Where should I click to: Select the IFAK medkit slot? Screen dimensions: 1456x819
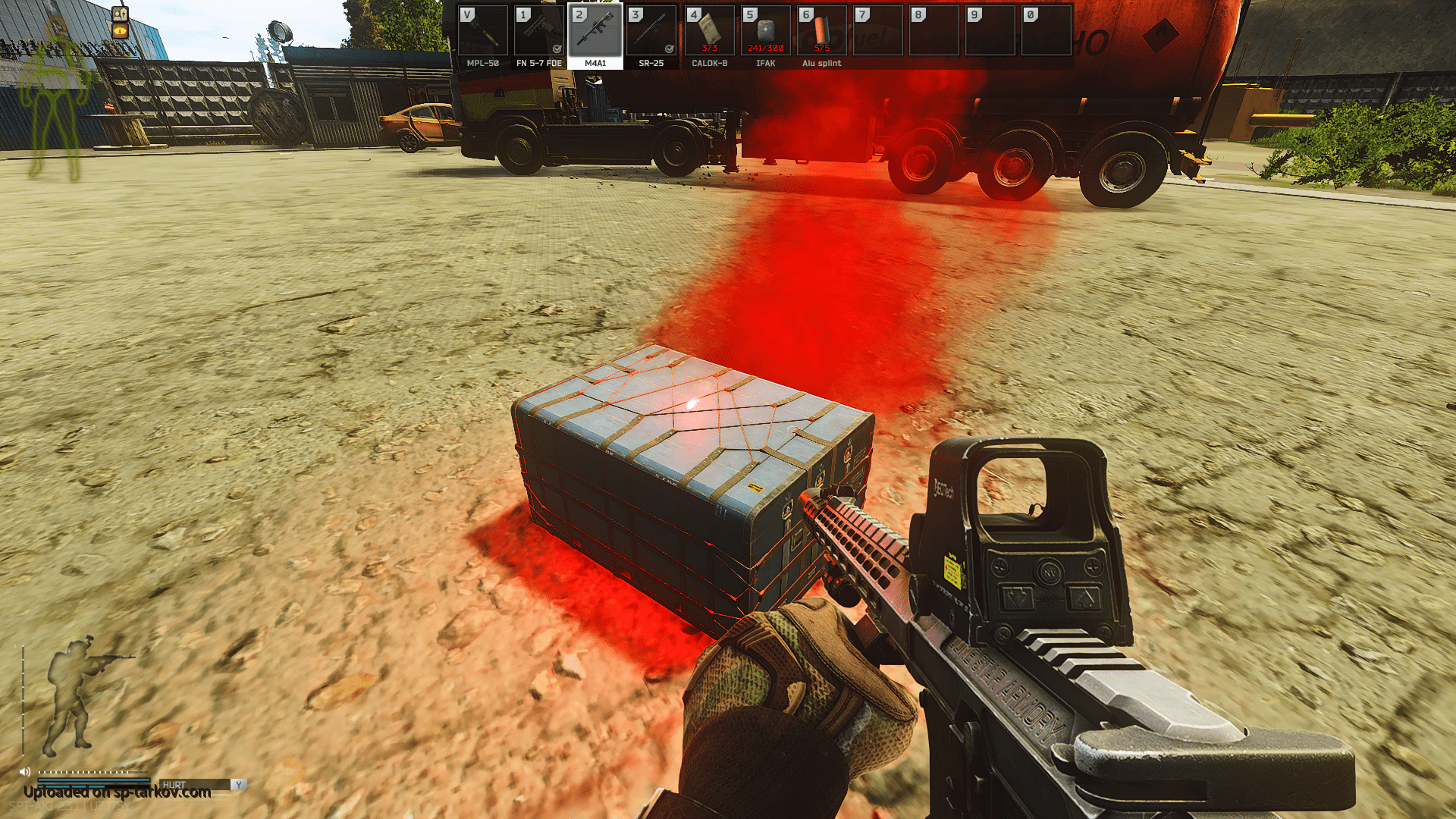[x=765, y=32]
